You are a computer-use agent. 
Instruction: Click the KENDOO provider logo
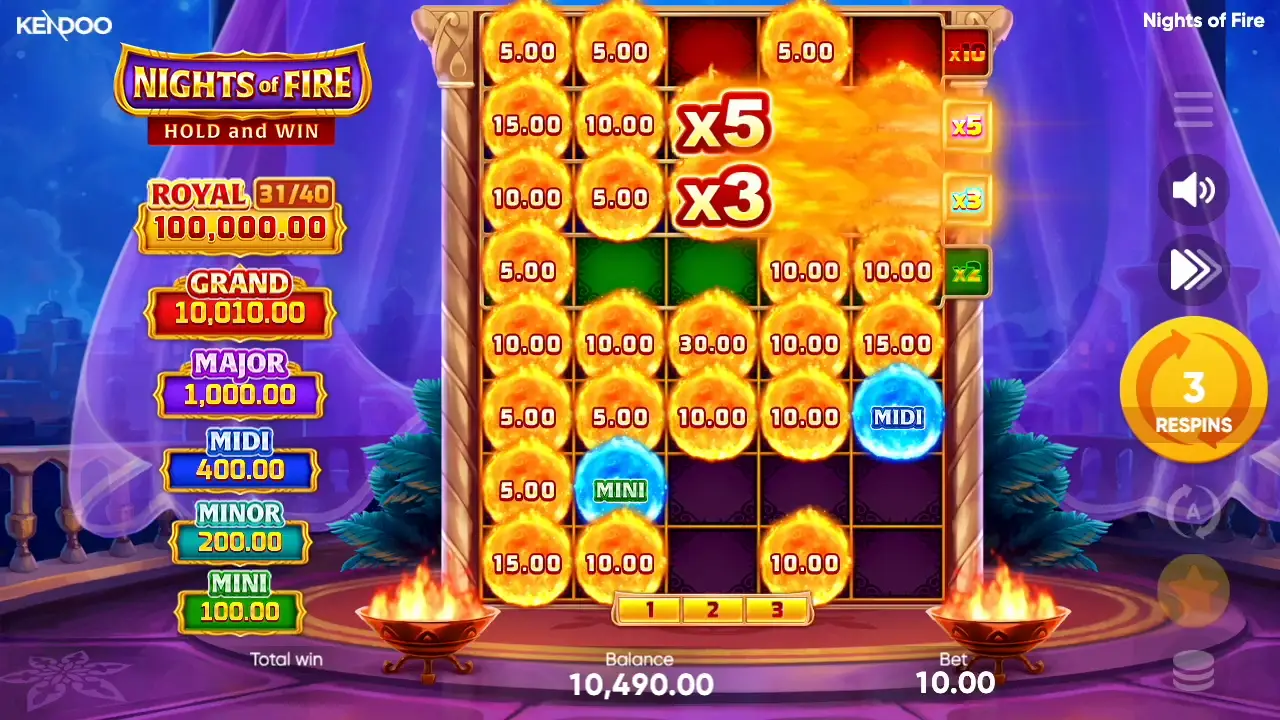click(63, 26)
